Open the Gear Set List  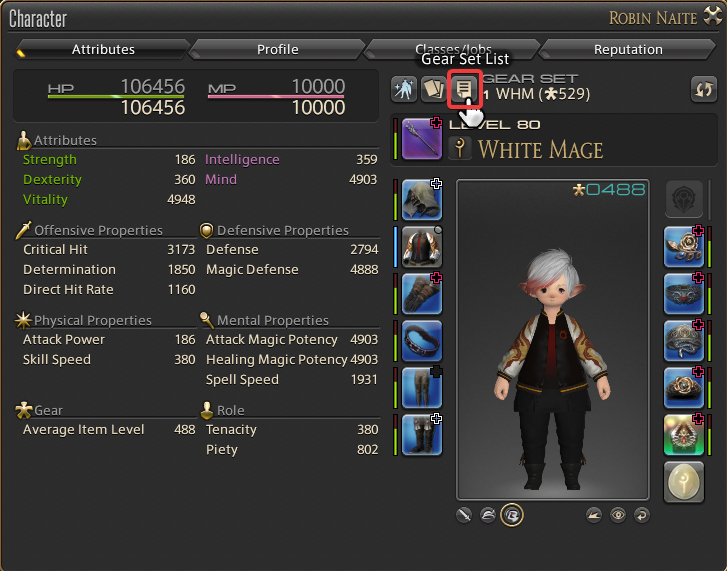click(x=463, y=89)
